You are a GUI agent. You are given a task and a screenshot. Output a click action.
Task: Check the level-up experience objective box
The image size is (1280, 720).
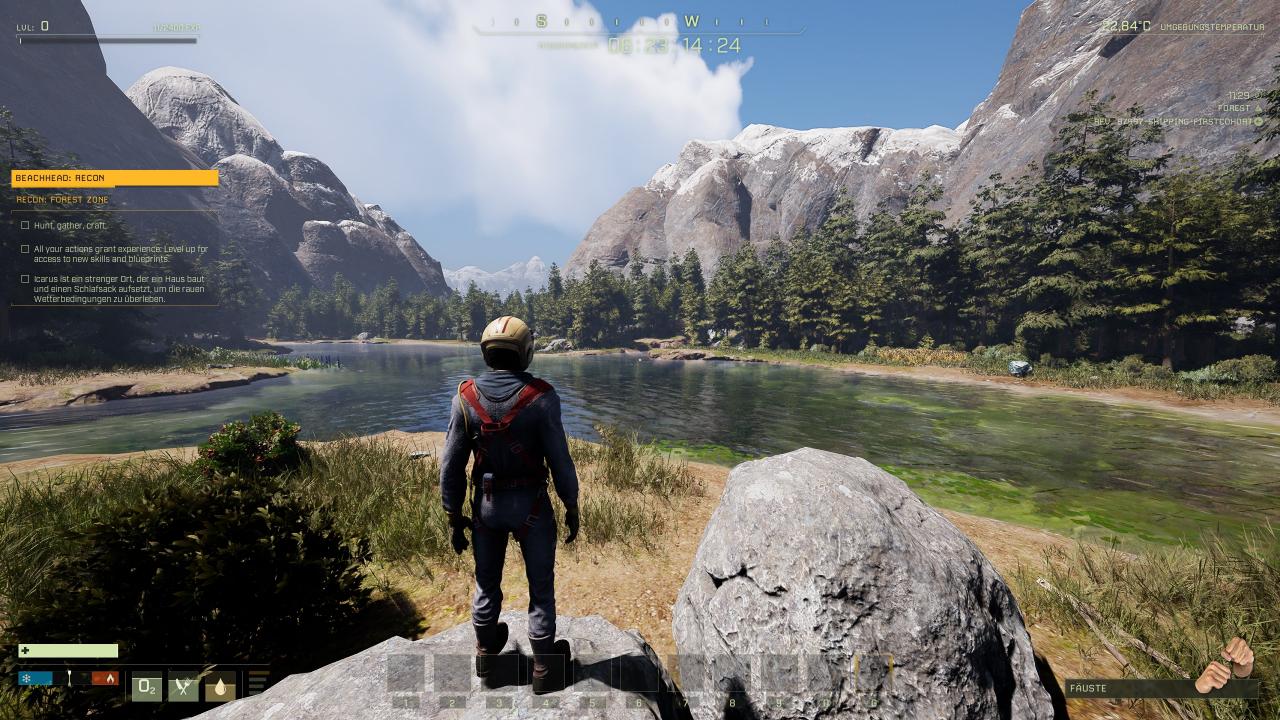(x=25, y=249)
